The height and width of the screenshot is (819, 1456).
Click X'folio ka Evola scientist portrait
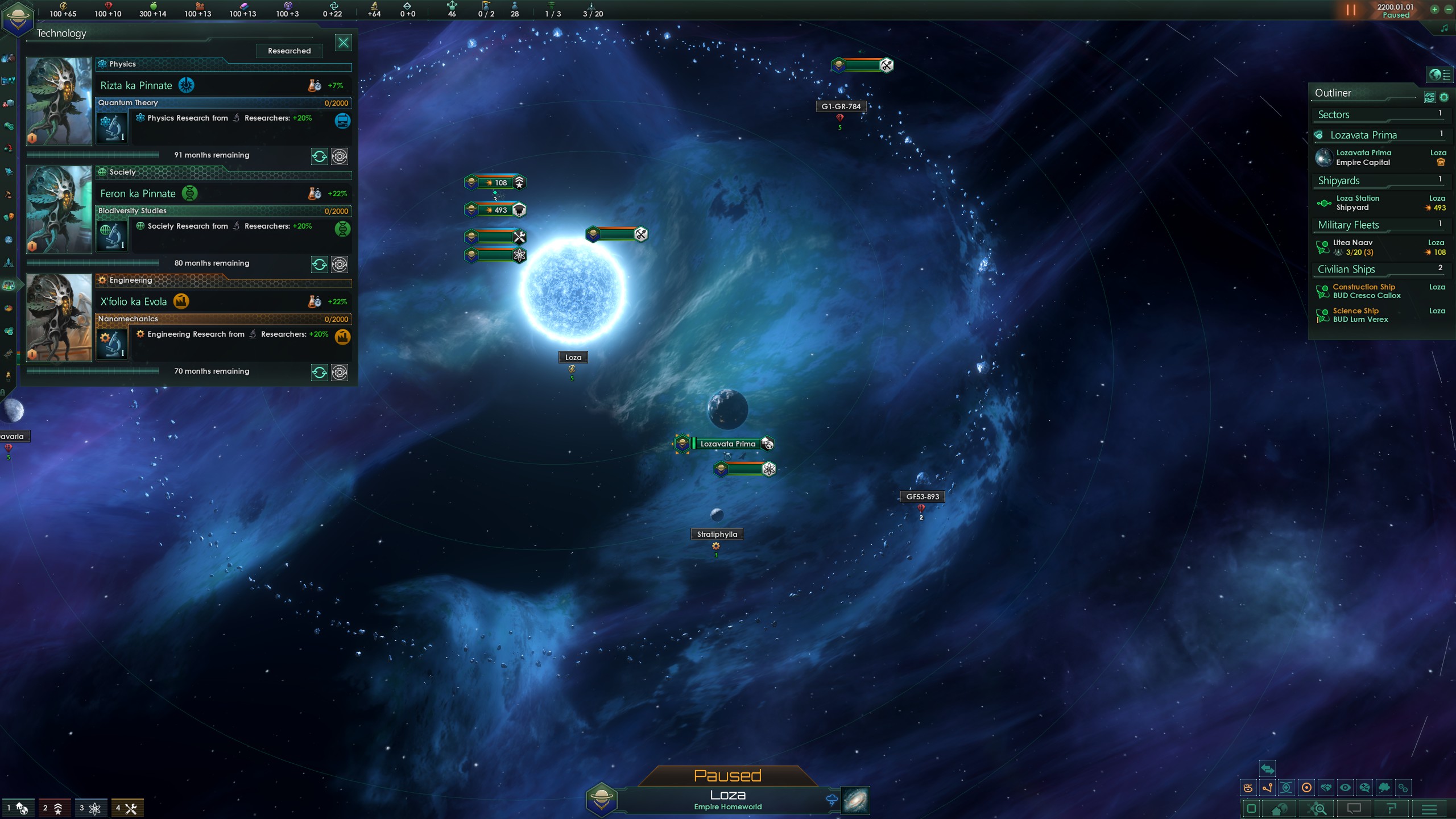59,317
